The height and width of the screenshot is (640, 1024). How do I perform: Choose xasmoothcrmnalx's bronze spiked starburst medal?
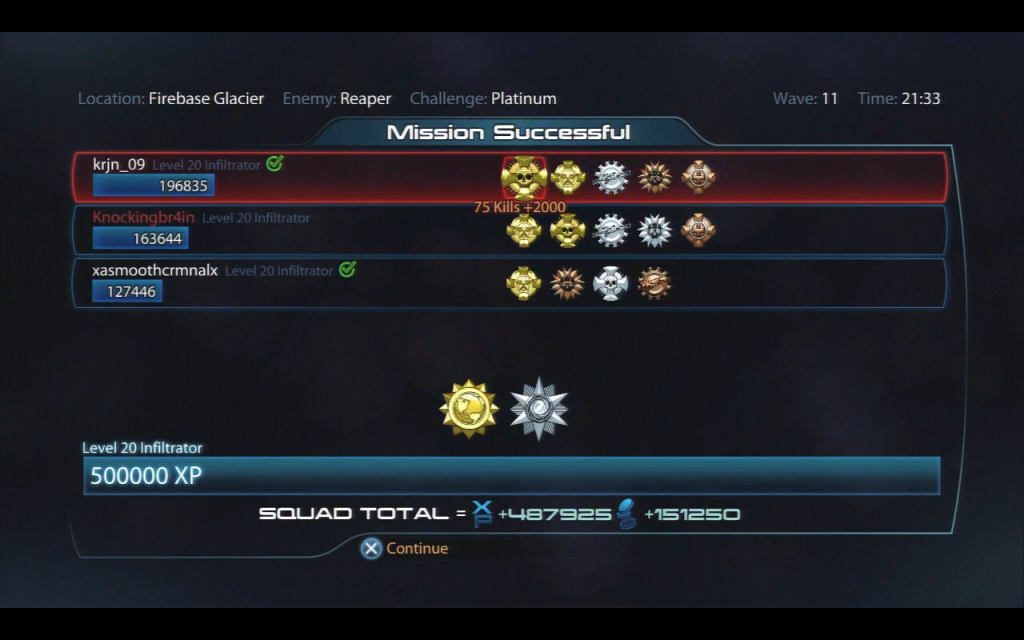click(567, 283)
